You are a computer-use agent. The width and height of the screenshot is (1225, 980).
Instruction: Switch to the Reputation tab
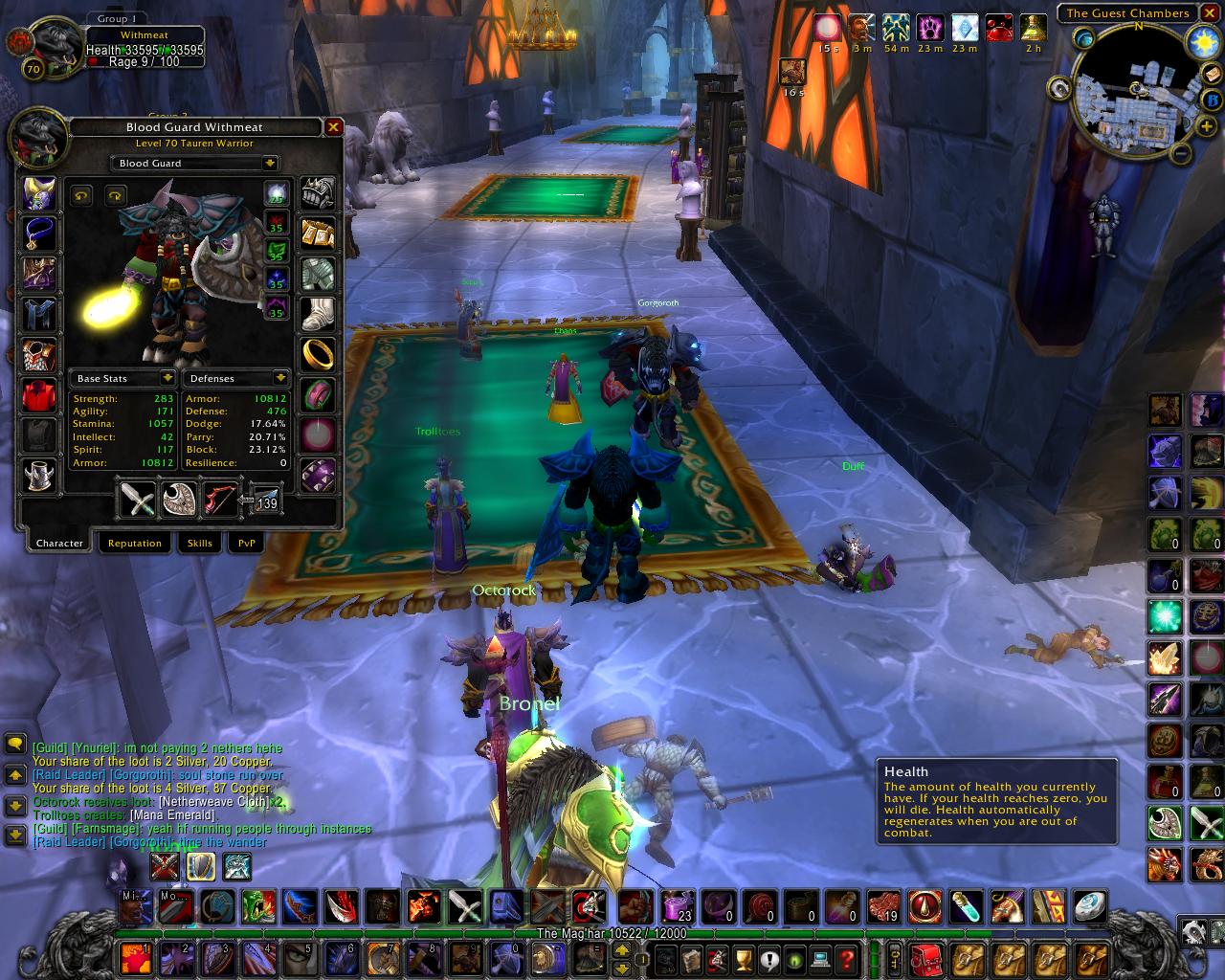[134, 543]
